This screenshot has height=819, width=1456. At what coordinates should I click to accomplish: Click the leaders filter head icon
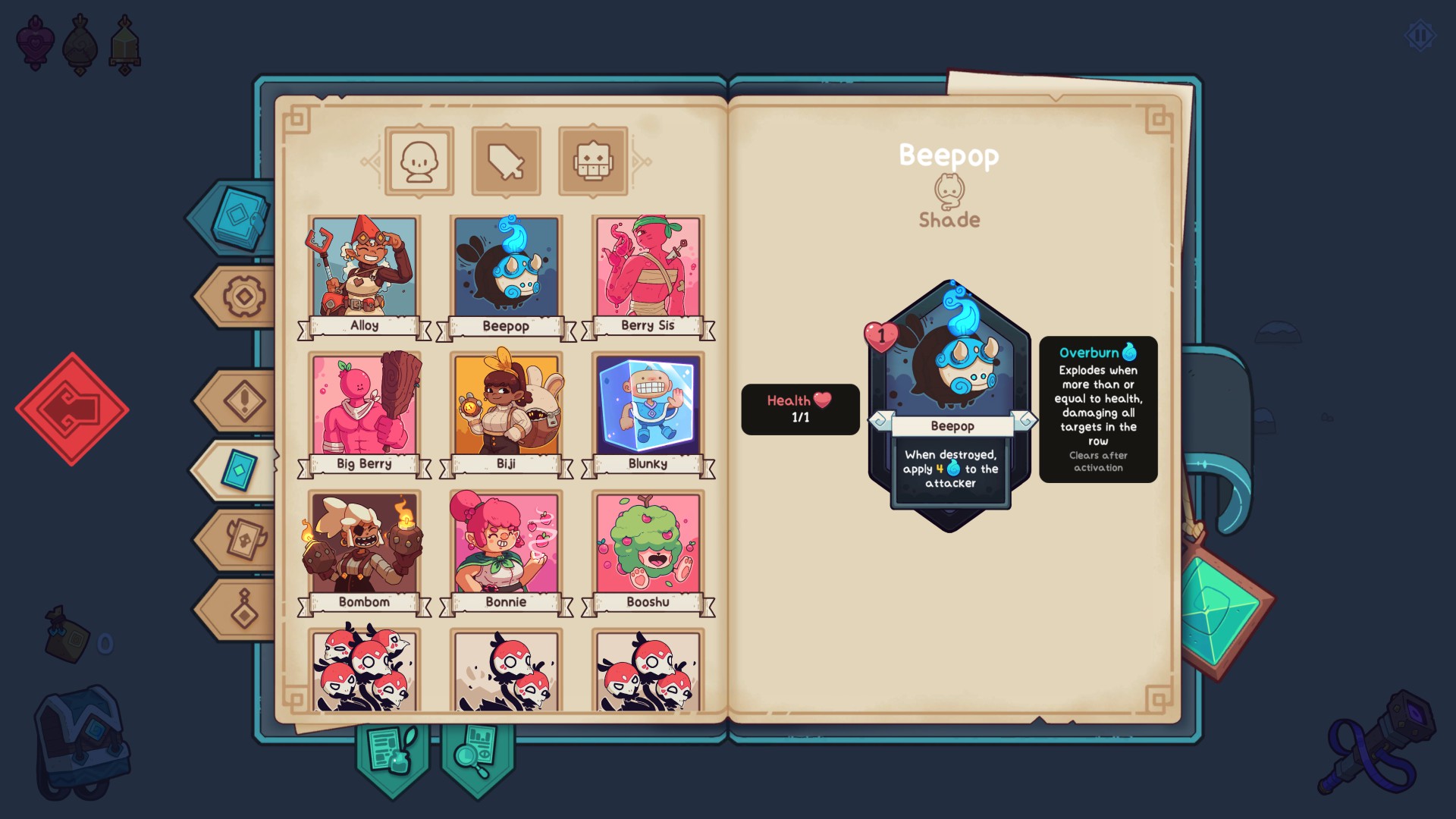point(419,159)
